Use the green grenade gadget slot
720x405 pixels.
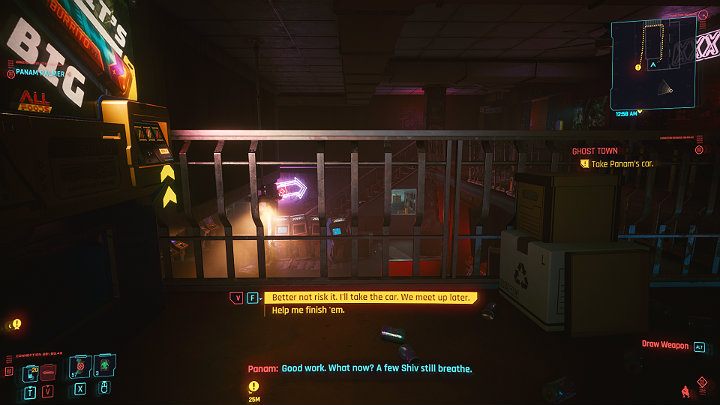(106, 368)
